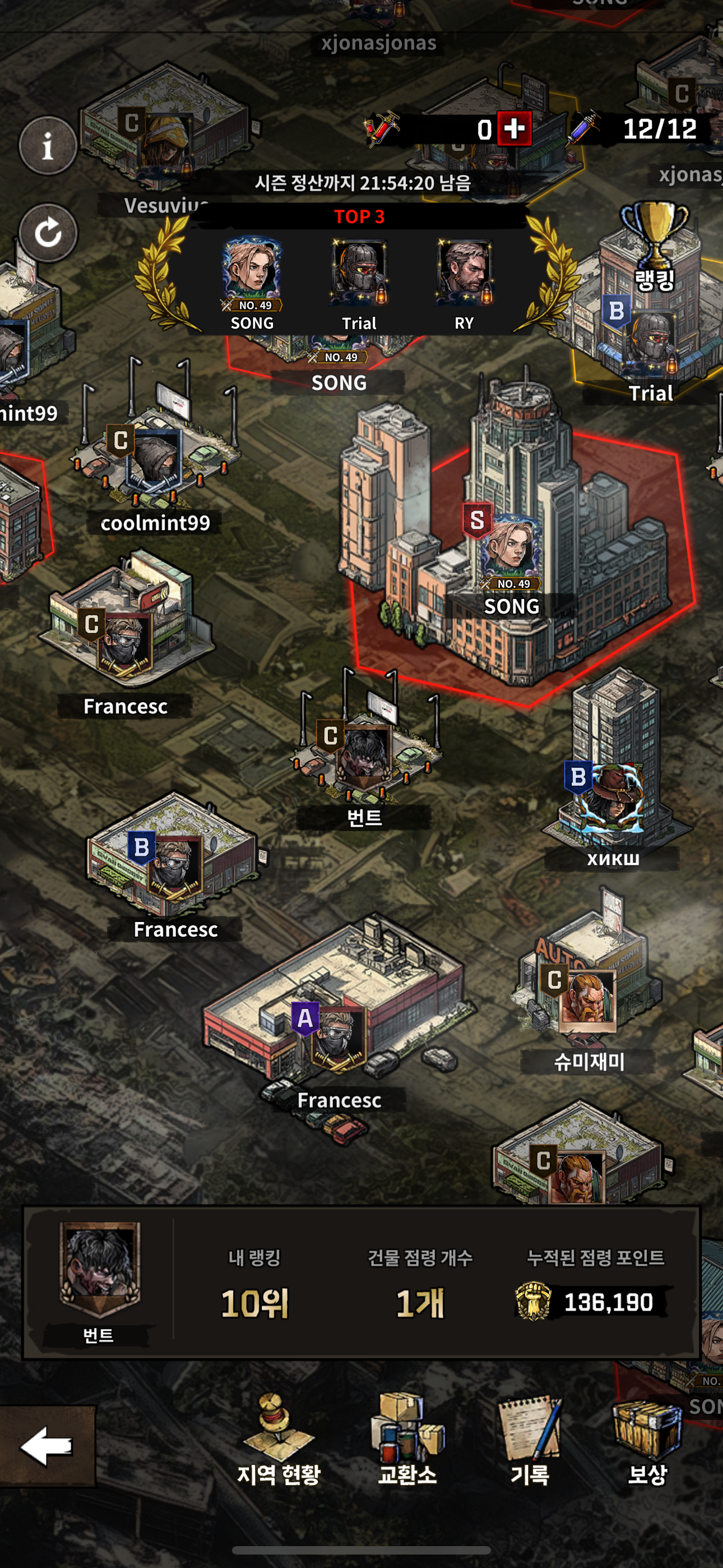
Task: View the 기록 records log
Action: 530,1440
